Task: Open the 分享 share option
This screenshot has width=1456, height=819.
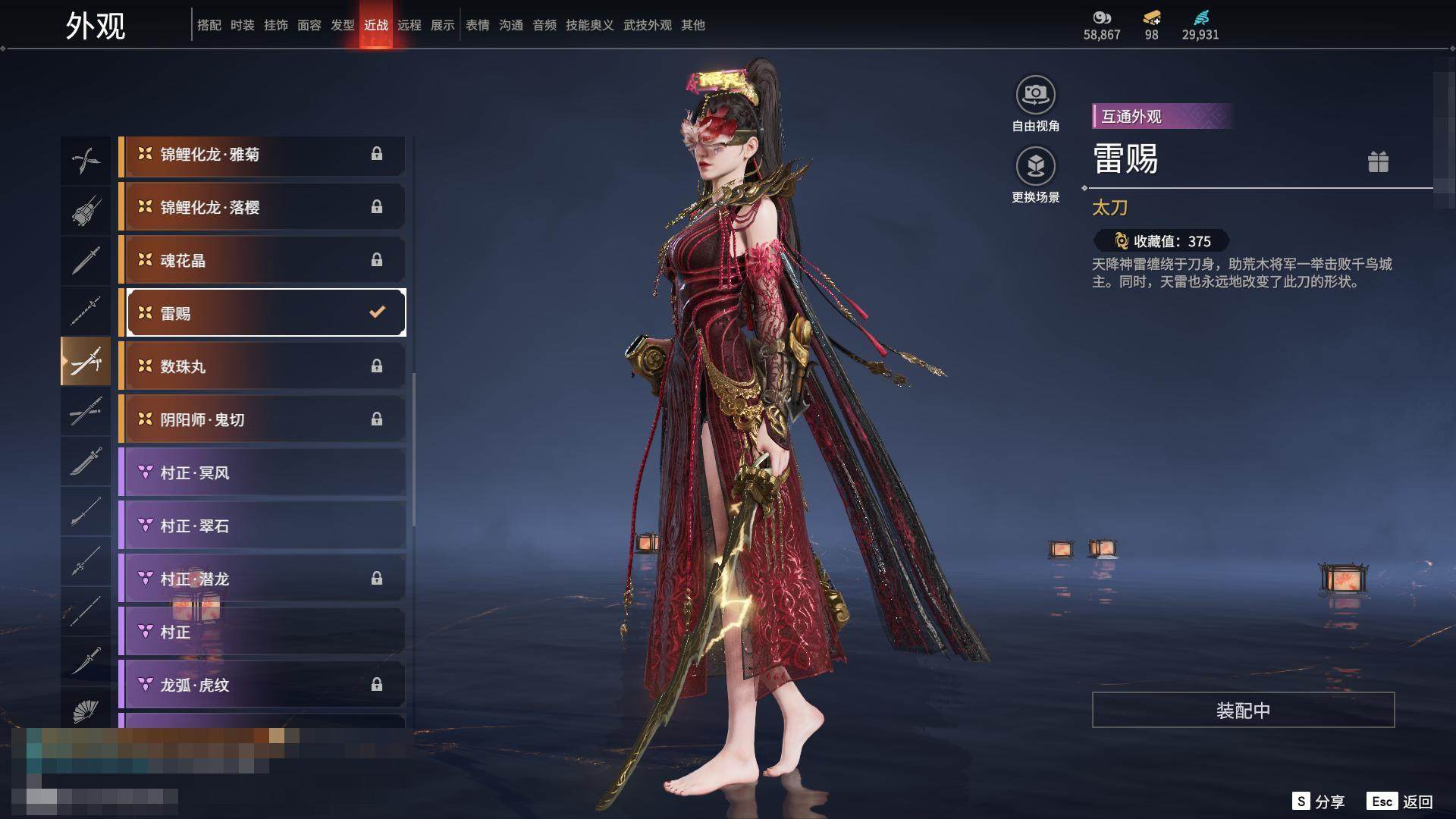Action: (1319, 802)
